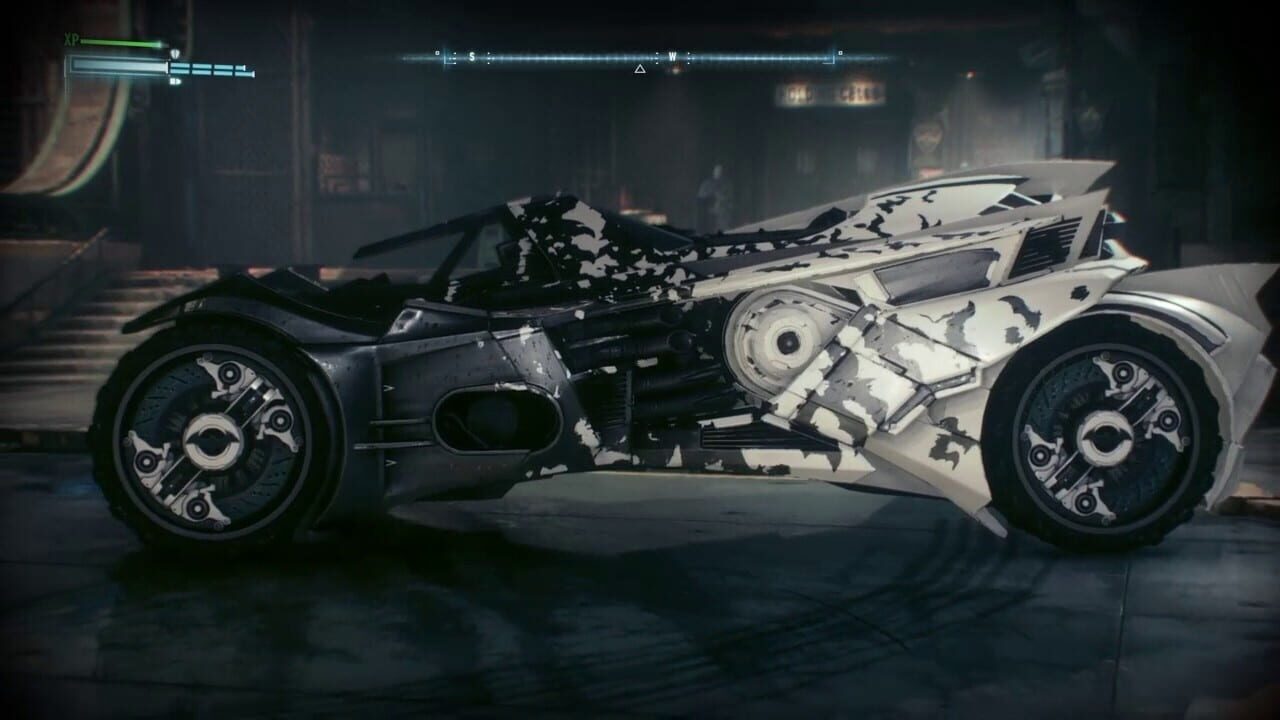Click the left square marker on the compass bar
The height and width of the screenshot is (720, 1280).
[x=437, y=53]
